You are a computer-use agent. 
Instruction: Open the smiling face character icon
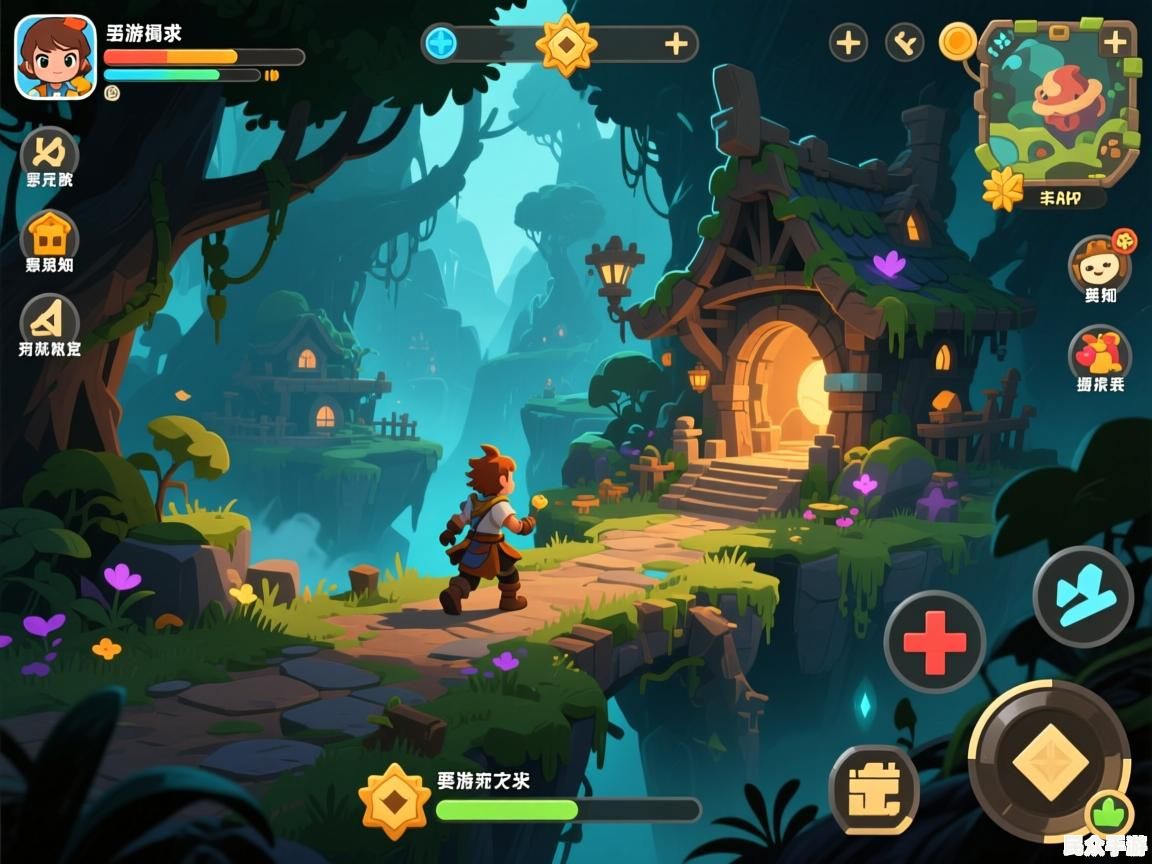[1099, 264]
